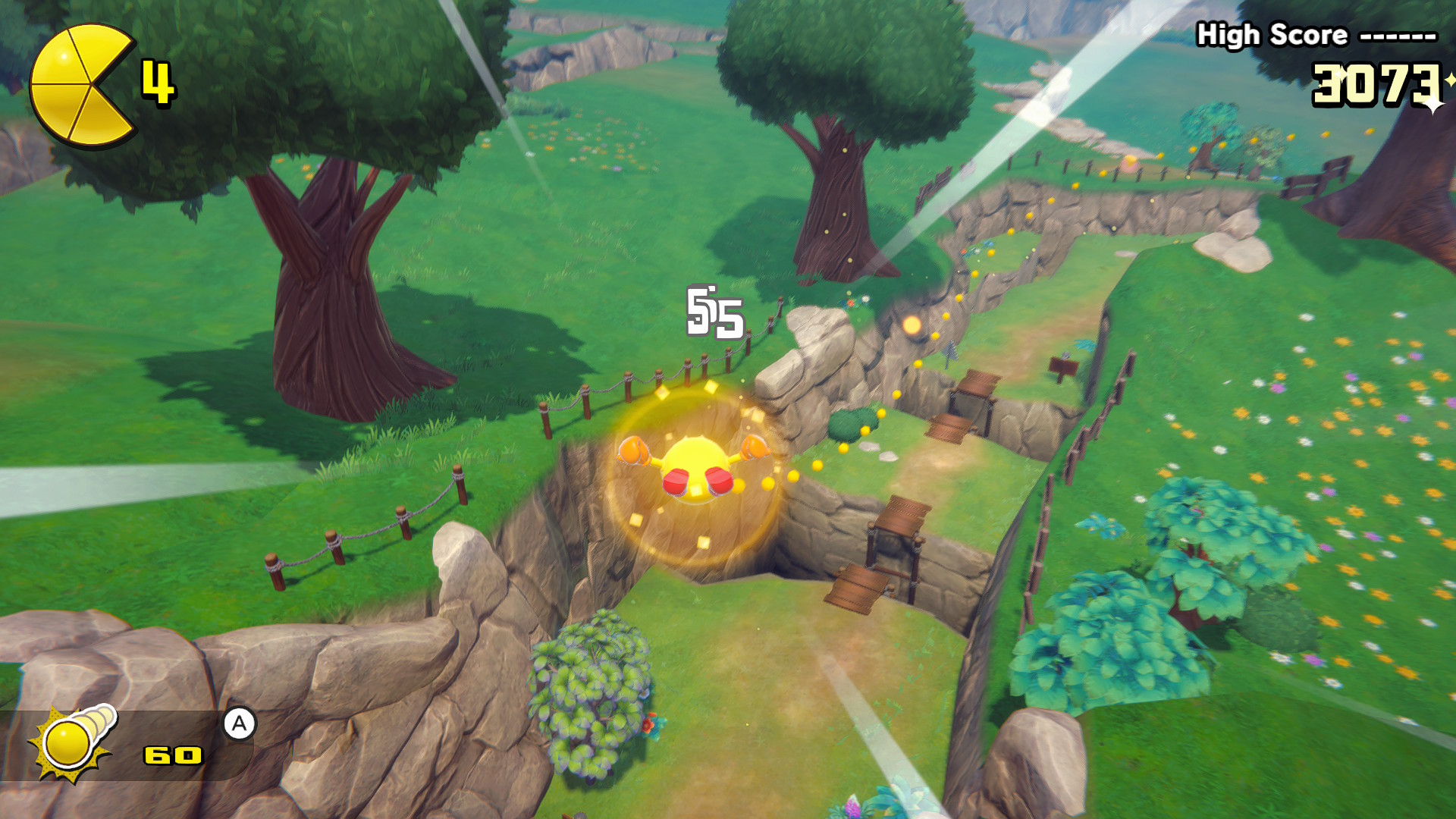
Task: Select the pellet dash ability icon
Action: click(x=72, y=742)
